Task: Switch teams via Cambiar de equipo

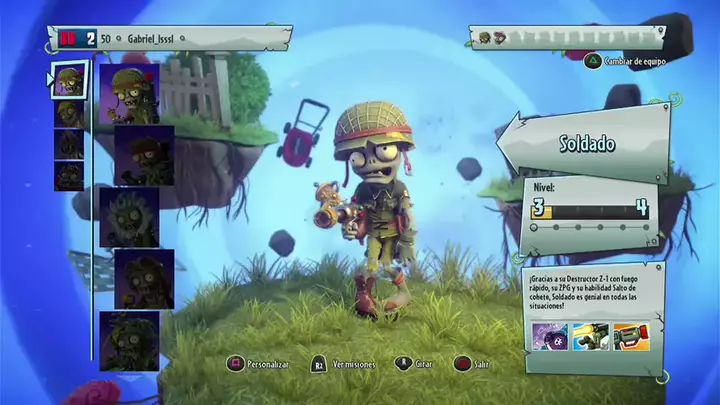Action: [x=627, y=61]
